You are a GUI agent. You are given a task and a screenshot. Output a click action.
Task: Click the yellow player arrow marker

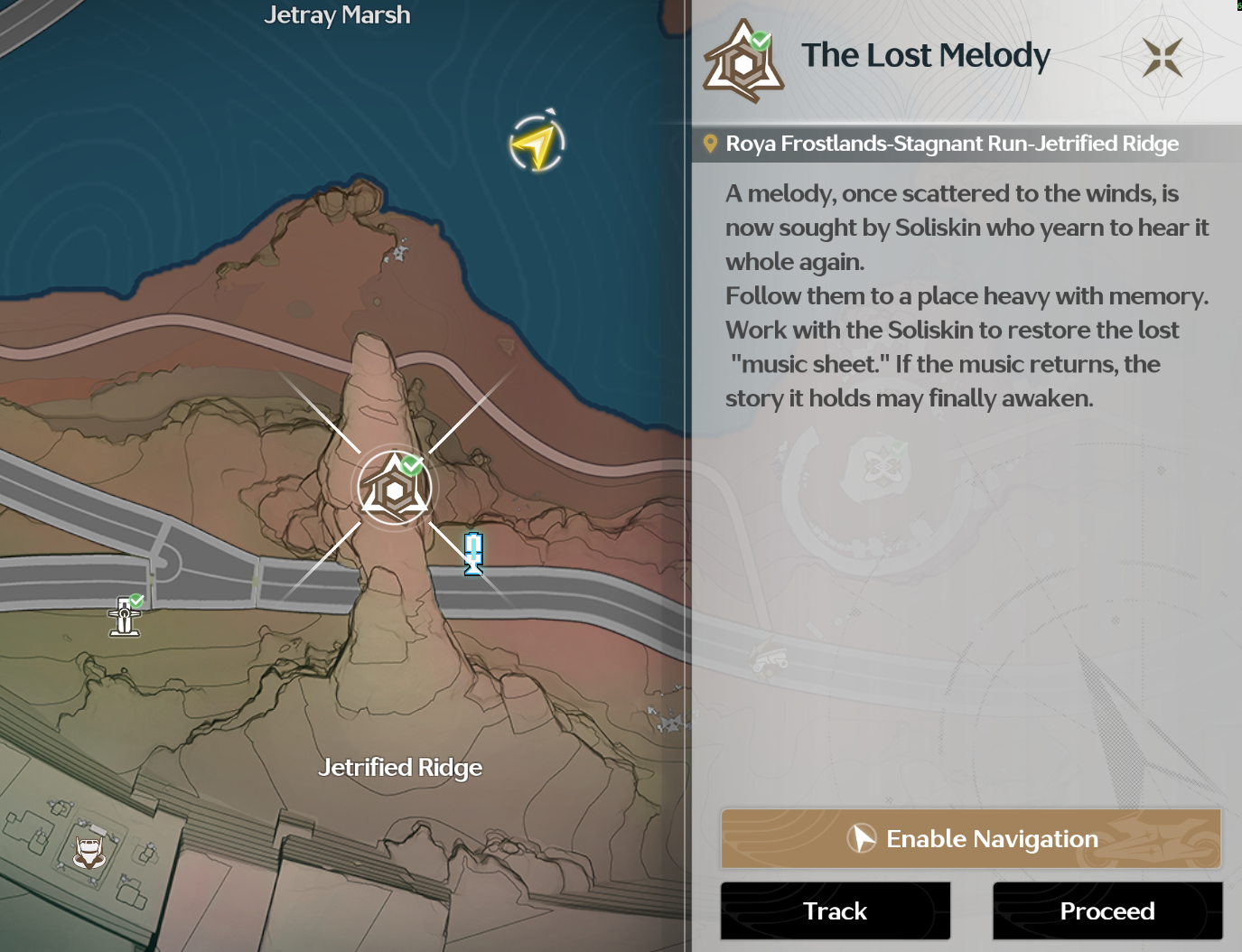(537, 144)
